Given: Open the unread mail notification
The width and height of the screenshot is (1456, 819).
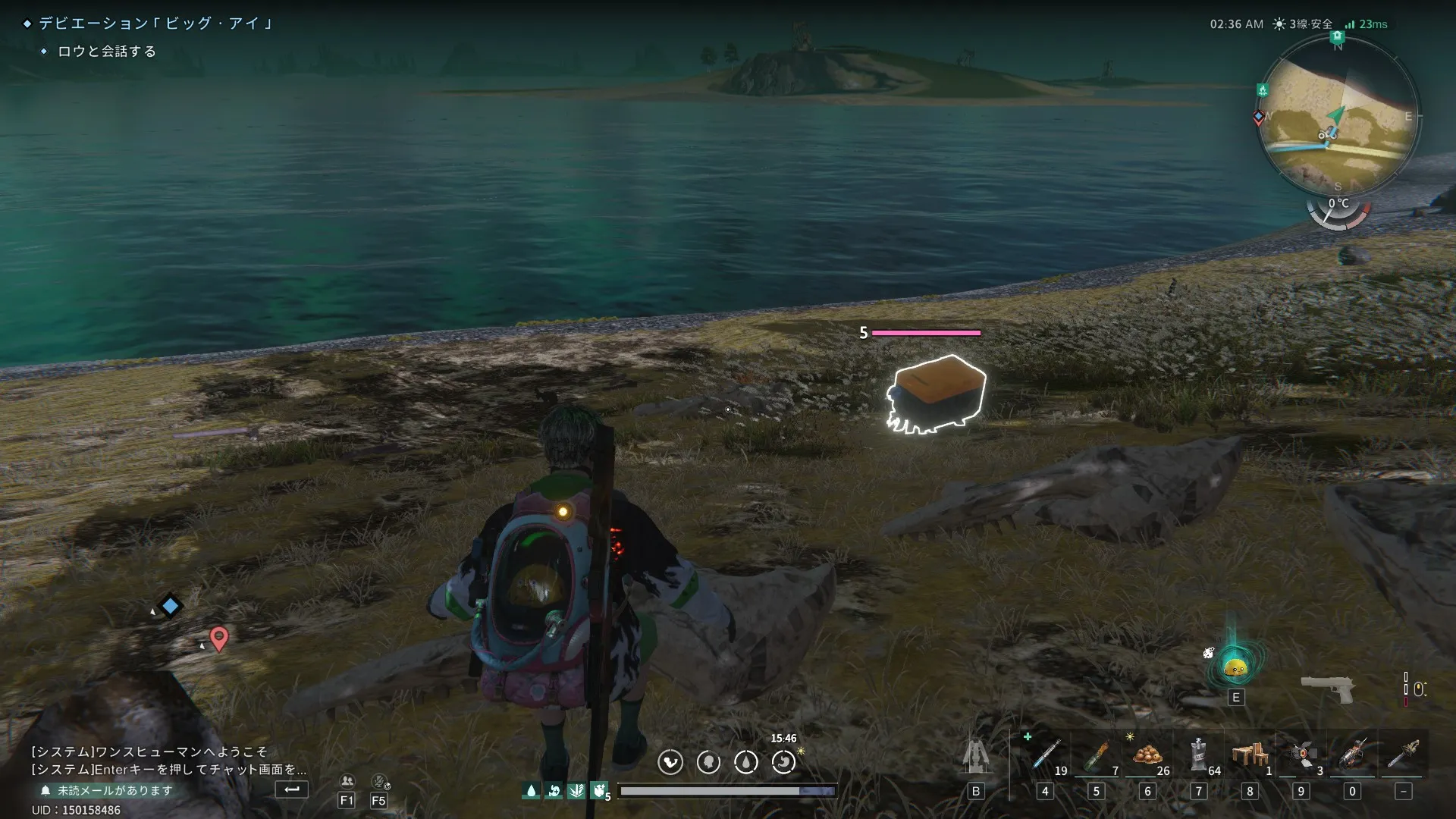Looking at the screenshot, I should point(107,790).
